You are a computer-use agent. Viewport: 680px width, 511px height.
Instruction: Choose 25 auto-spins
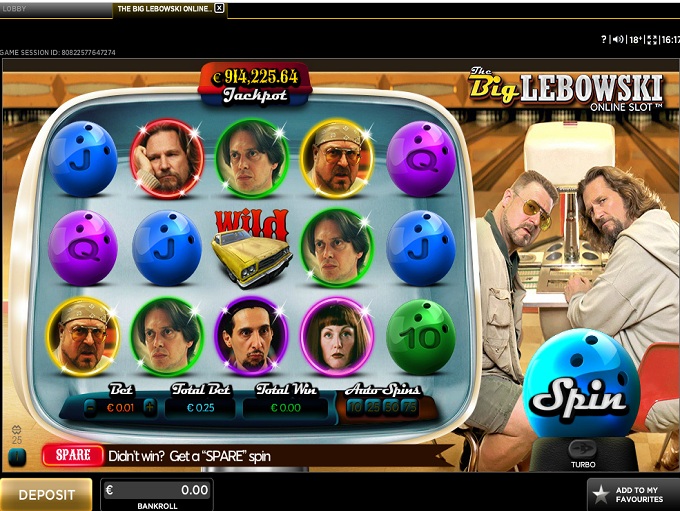click(373, 407)
